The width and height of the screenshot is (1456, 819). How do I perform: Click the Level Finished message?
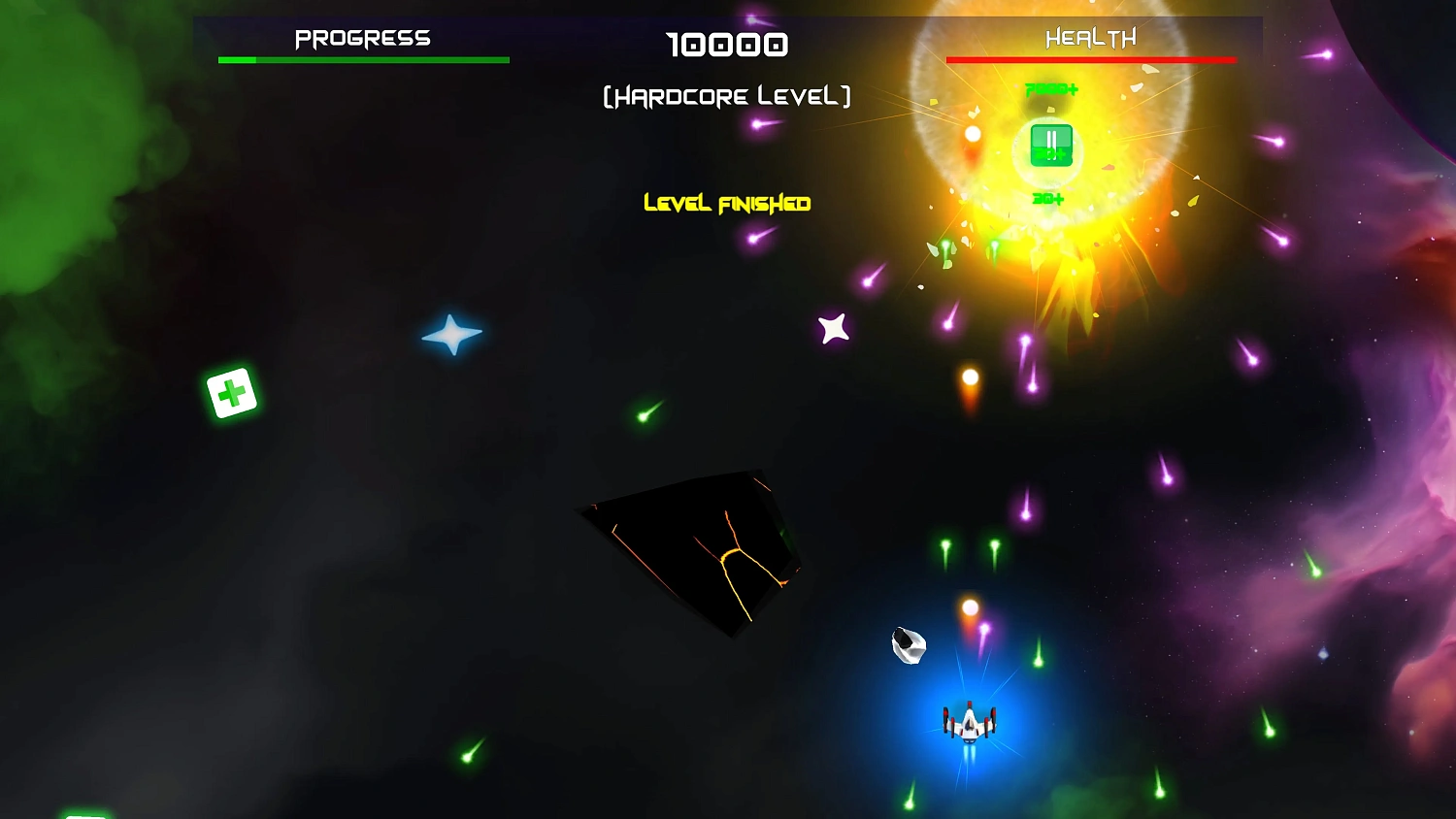[726, 204]
